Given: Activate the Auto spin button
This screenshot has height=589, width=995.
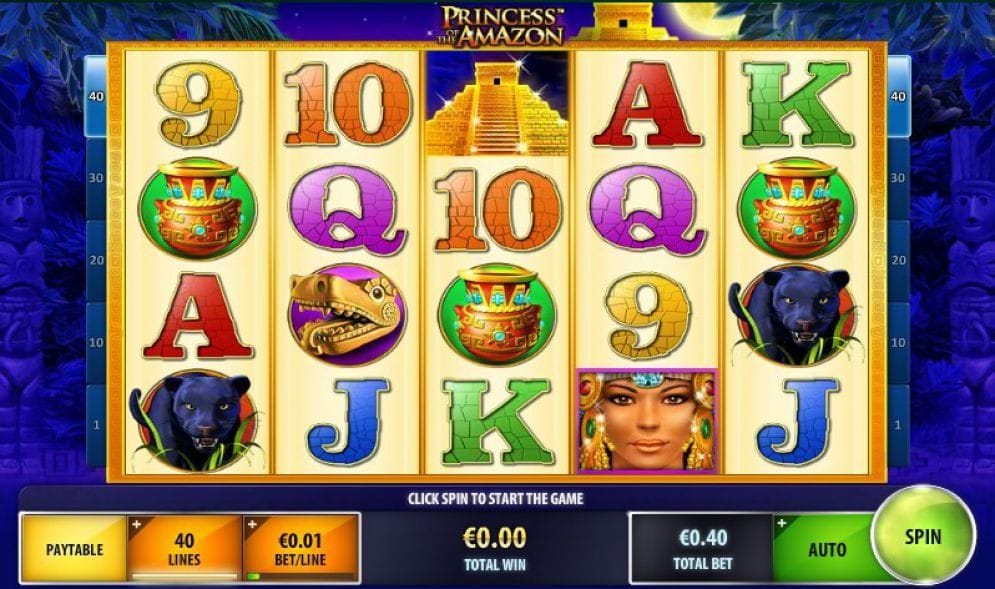Looking at the screenshot, I should (825, 549).
